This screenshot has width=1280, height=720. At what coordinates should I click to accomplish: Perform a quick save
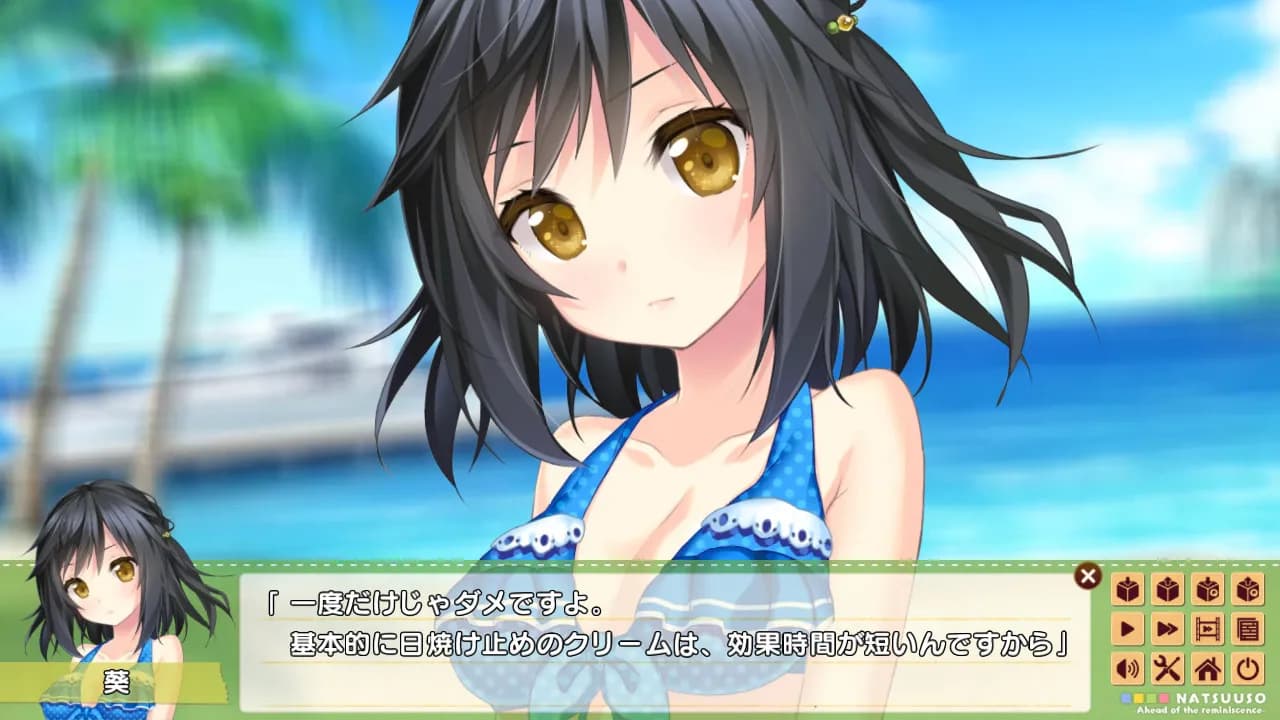click(x=1206, y=588)
